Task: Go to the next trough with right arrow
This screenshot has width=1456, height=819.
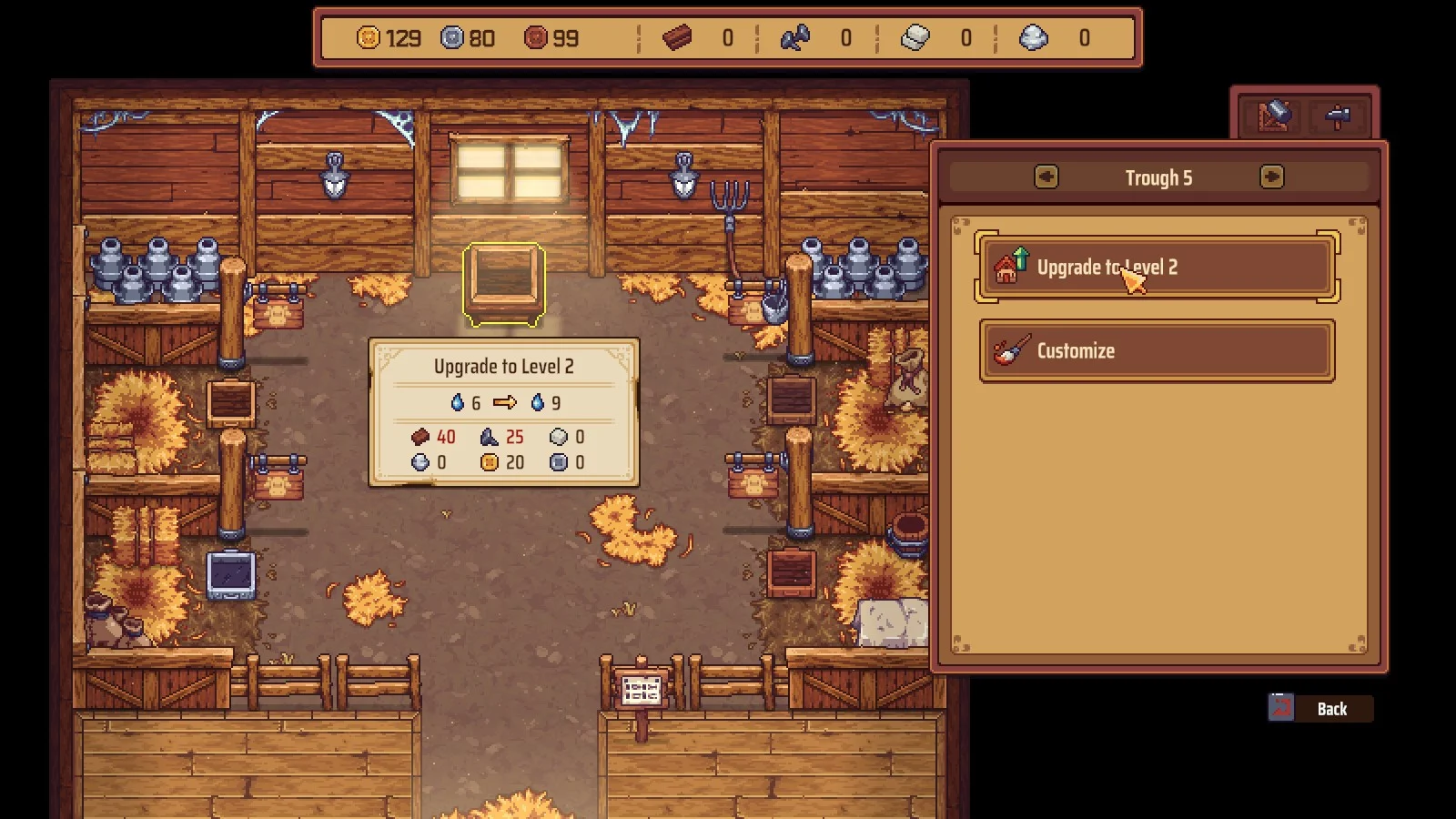Action: tap(1271, 177)
